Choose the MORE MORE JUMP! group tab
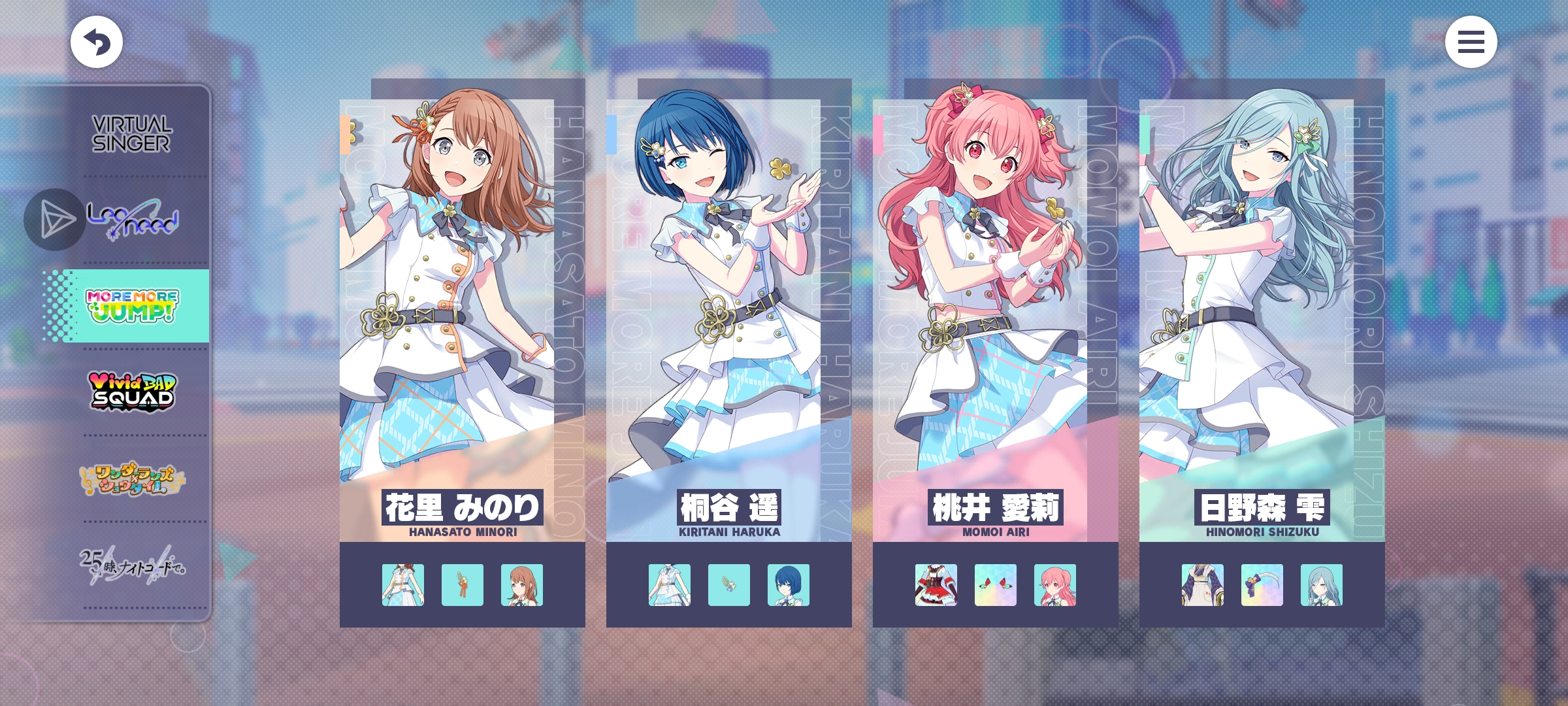The width and height of the screenshot is (1568, 706). pyautogui.click(x=133, y=306)
